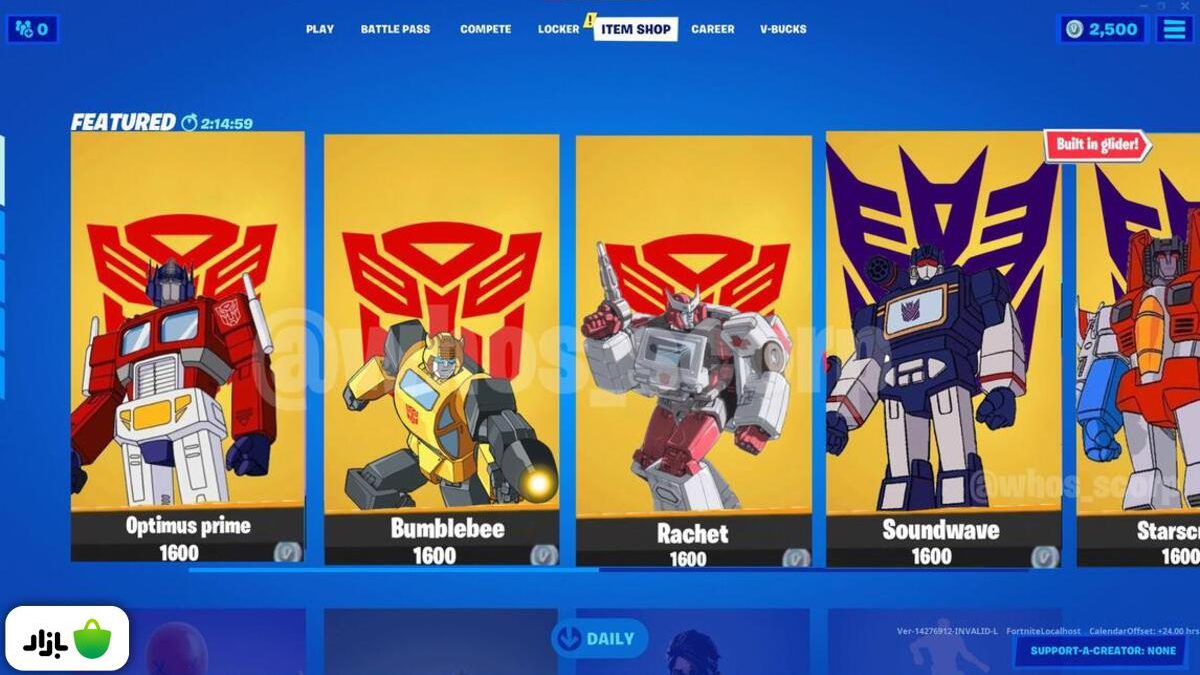This screenshot has height=675, width=1200.
Task: Pick the Rachet skin card
Action: click(693, 350)
